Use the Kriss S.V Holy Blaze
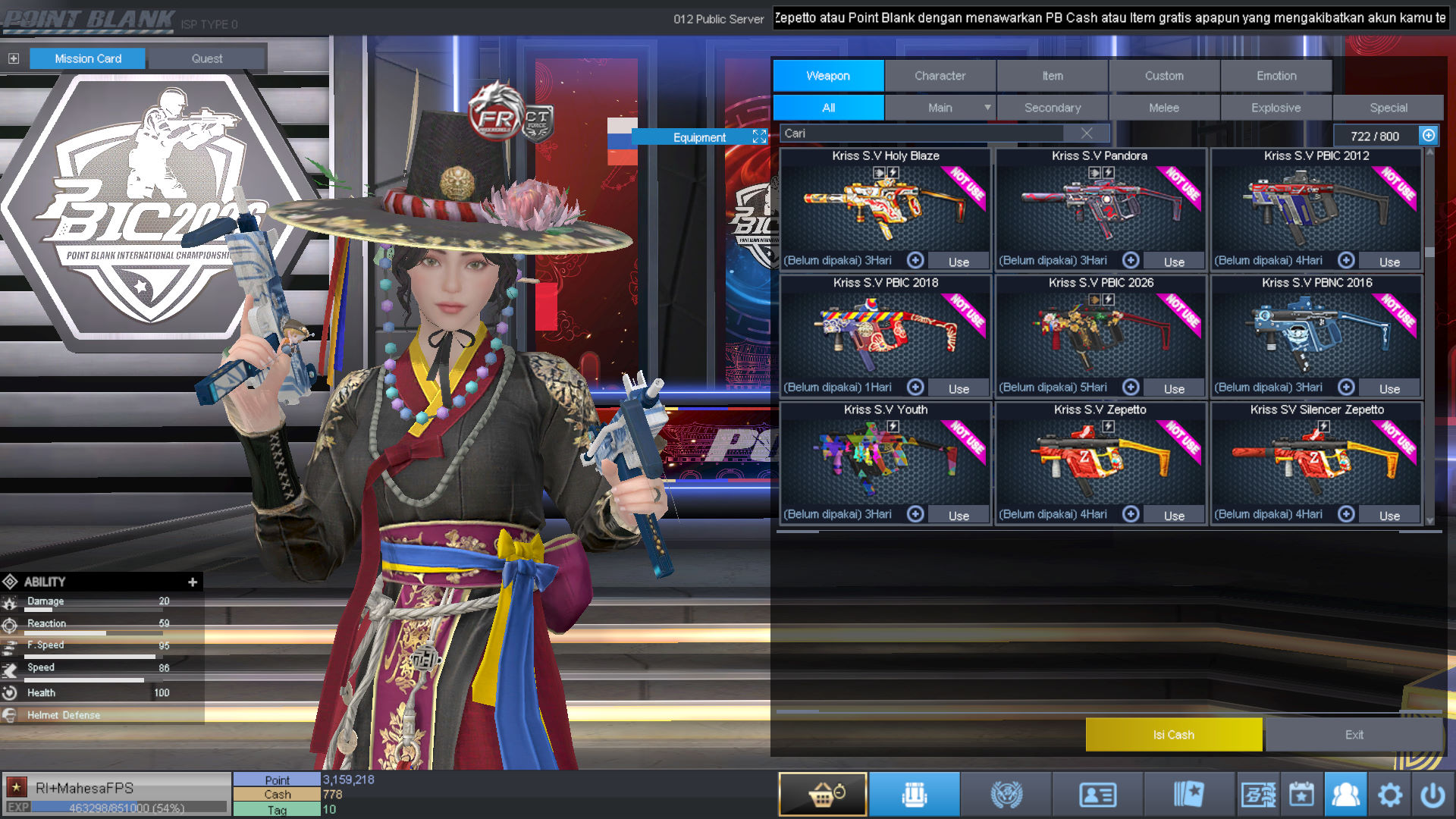The width and height of the screenshot is (1456, 819). [959, 262]
